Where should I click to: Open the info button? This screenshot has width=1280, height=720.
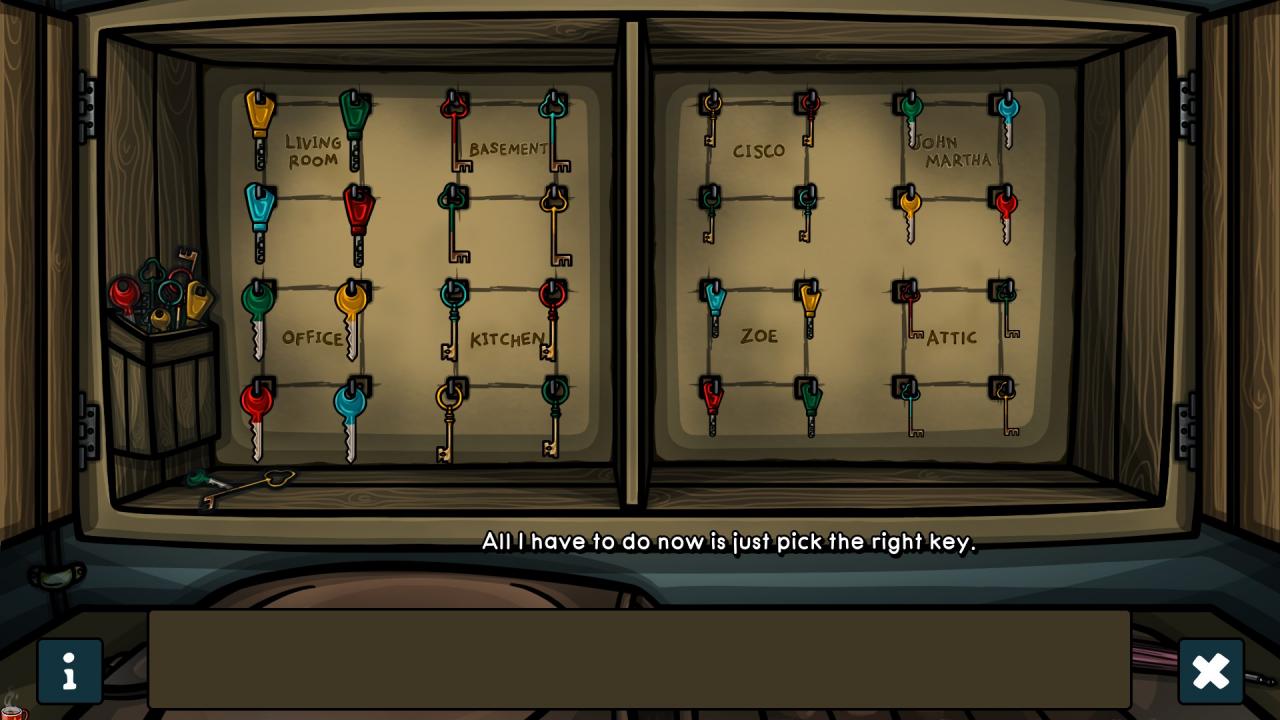pos(69,671)
